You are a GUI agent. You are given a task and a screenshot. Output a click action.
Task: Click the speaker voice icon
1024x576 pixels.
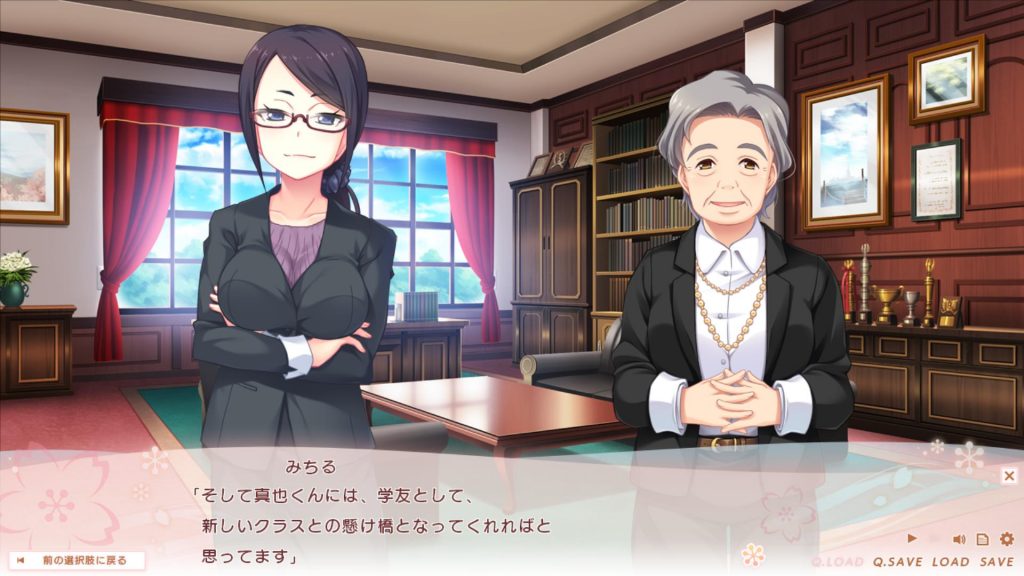click(958, 539)
